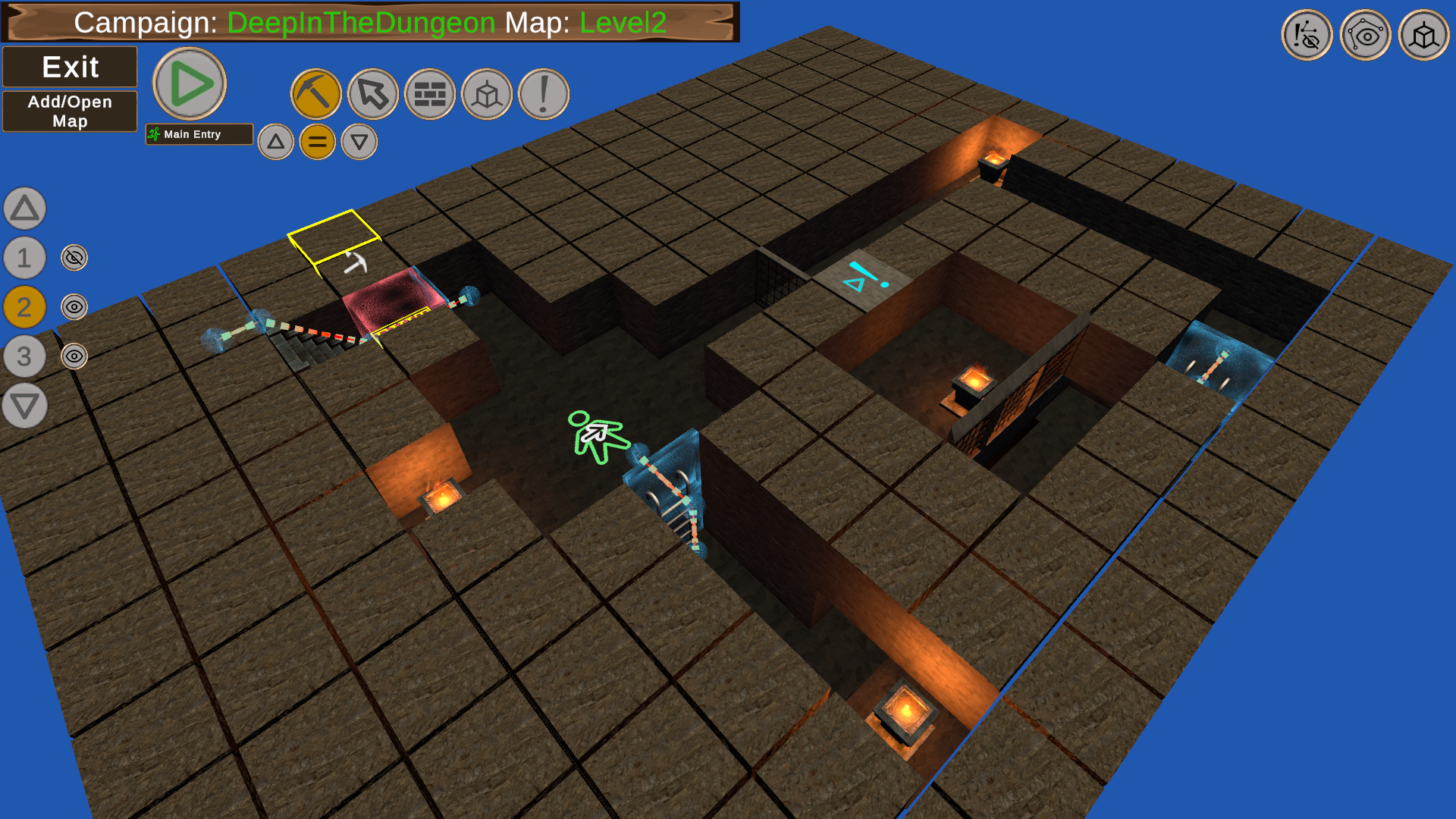Toggle visibility eye for floor 2
The width and height of the screenshot is (1456, 819).
[x=74, y=307]
